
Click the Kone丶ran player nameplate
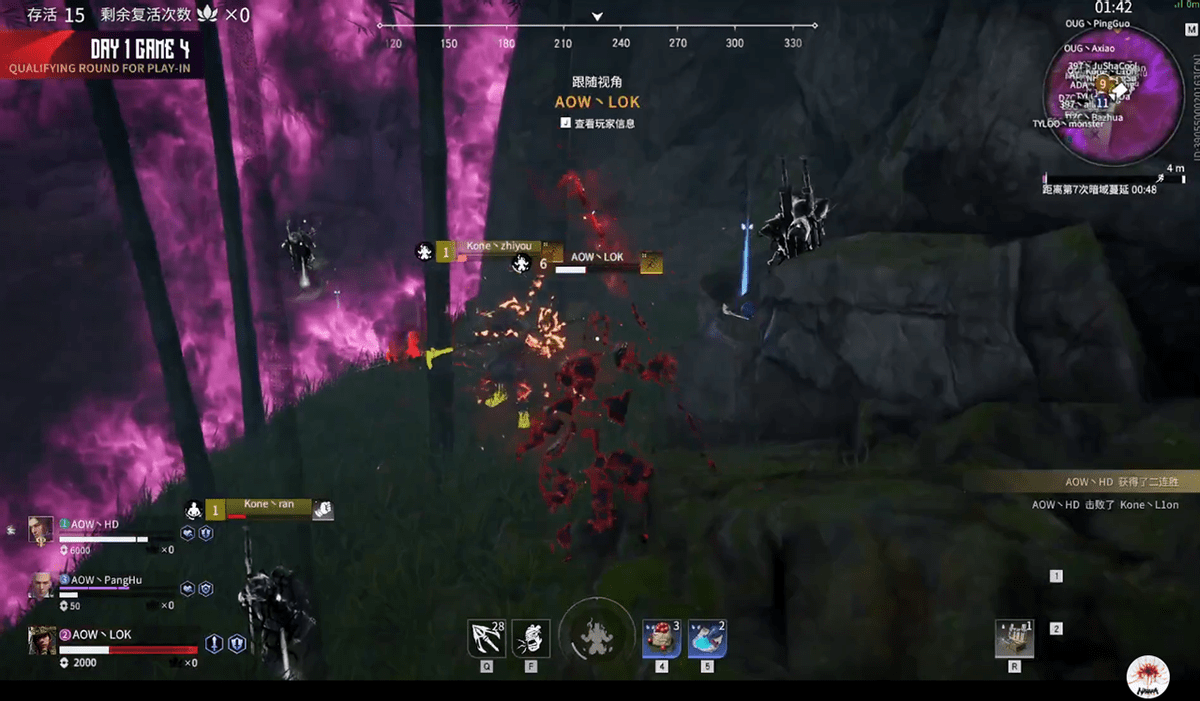(x=268, y=505)
